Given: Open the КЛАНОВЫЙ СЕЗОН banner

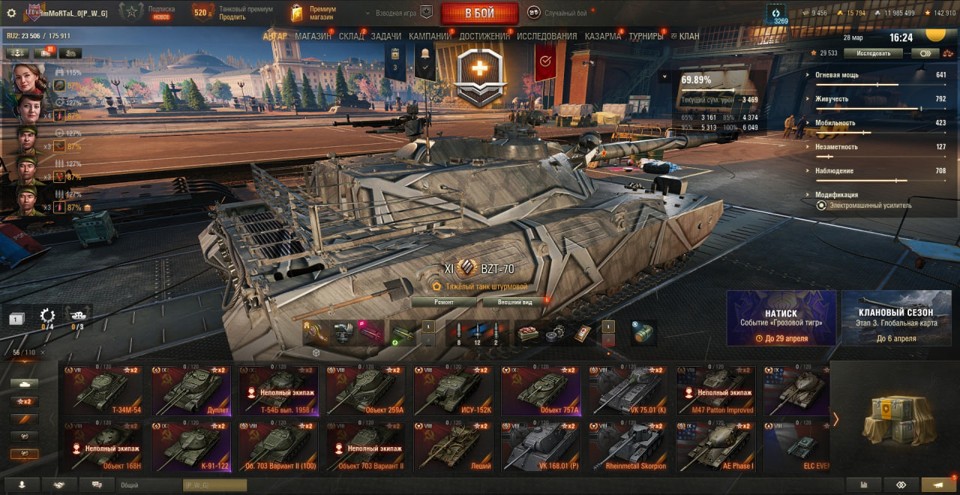Looking at the screenshot, I should 895,318.
